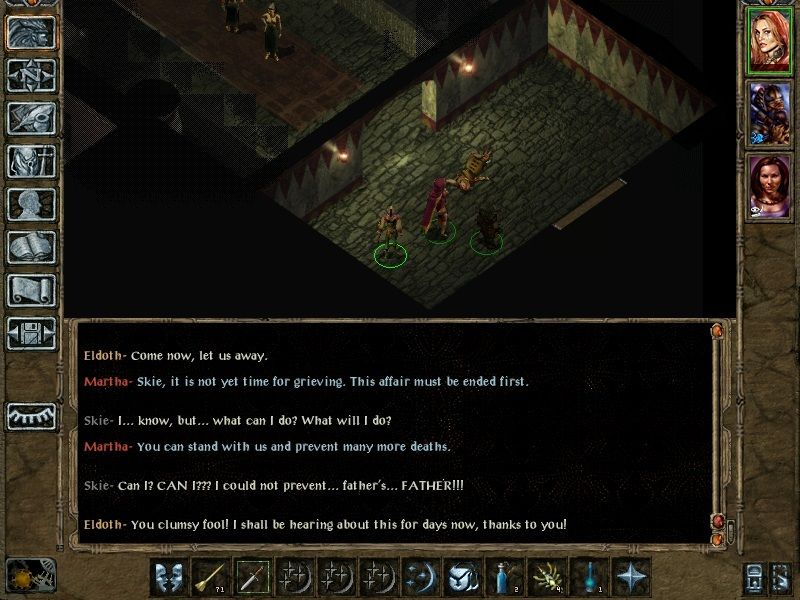Return to the game view button
Image resolution: width=800 pixels, height=600 pixels.
click(31, 33)
